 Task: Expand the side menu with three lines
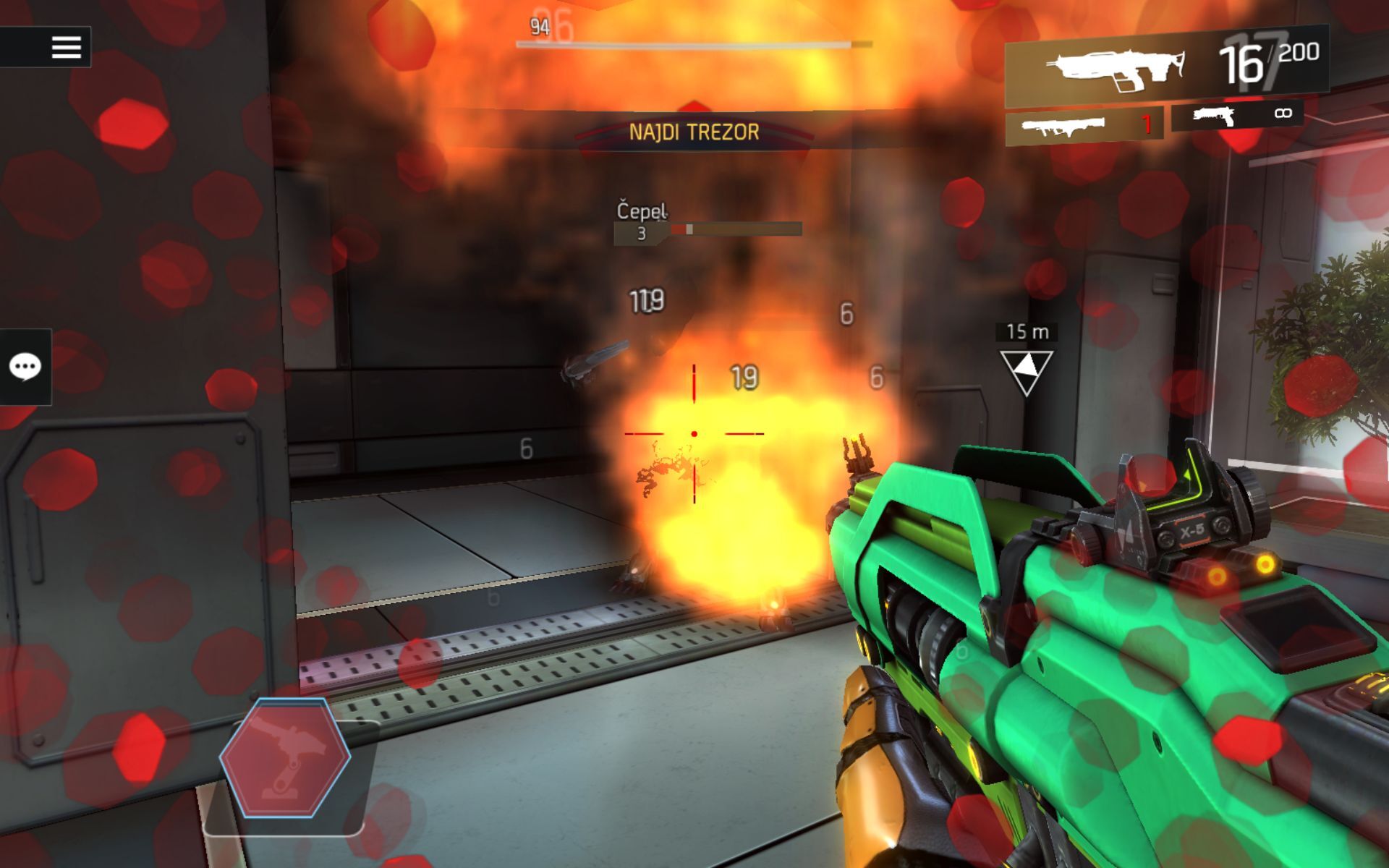coord(67,48)
